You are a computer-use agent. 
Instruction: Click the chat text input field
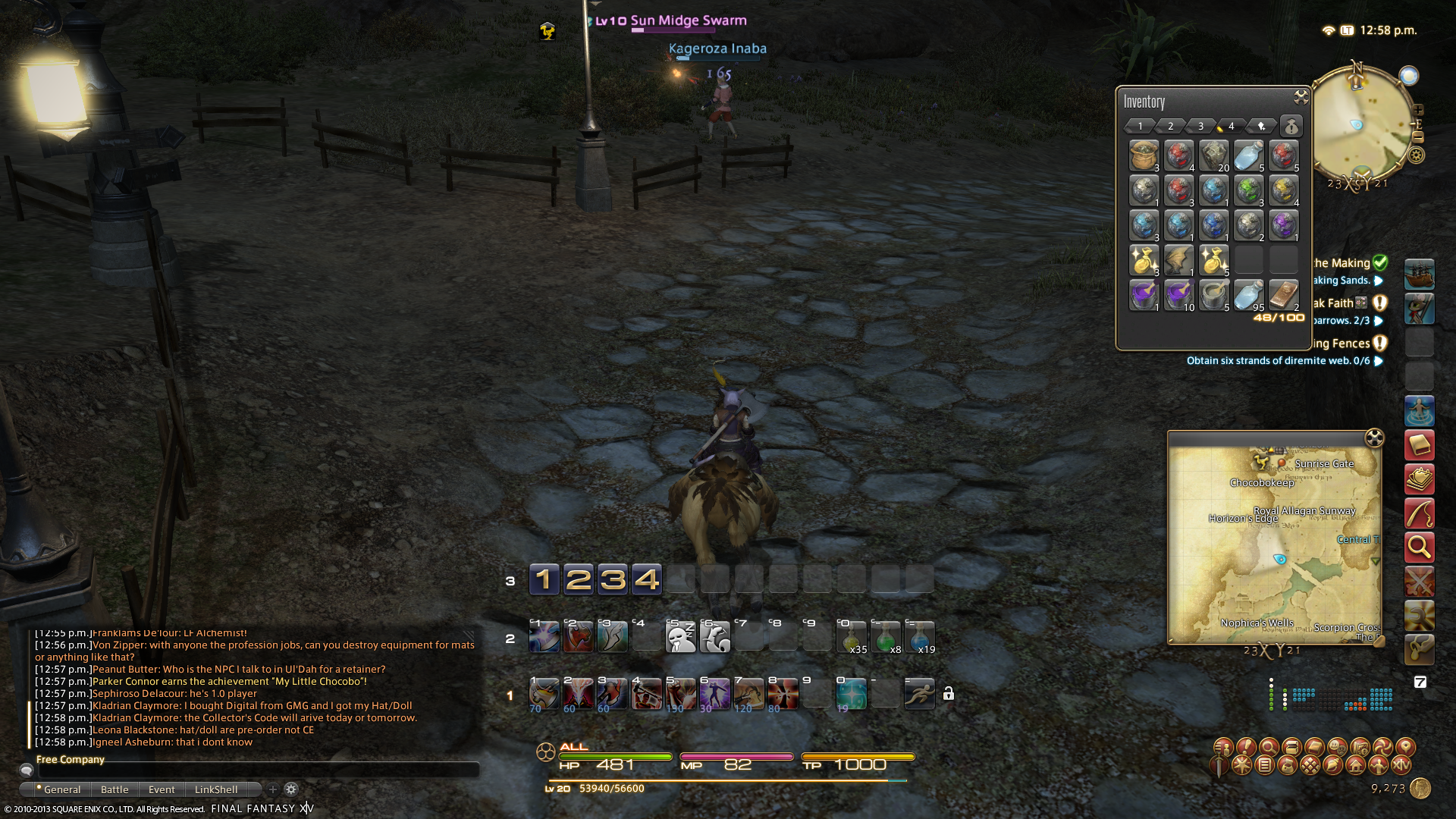[258, 770]
